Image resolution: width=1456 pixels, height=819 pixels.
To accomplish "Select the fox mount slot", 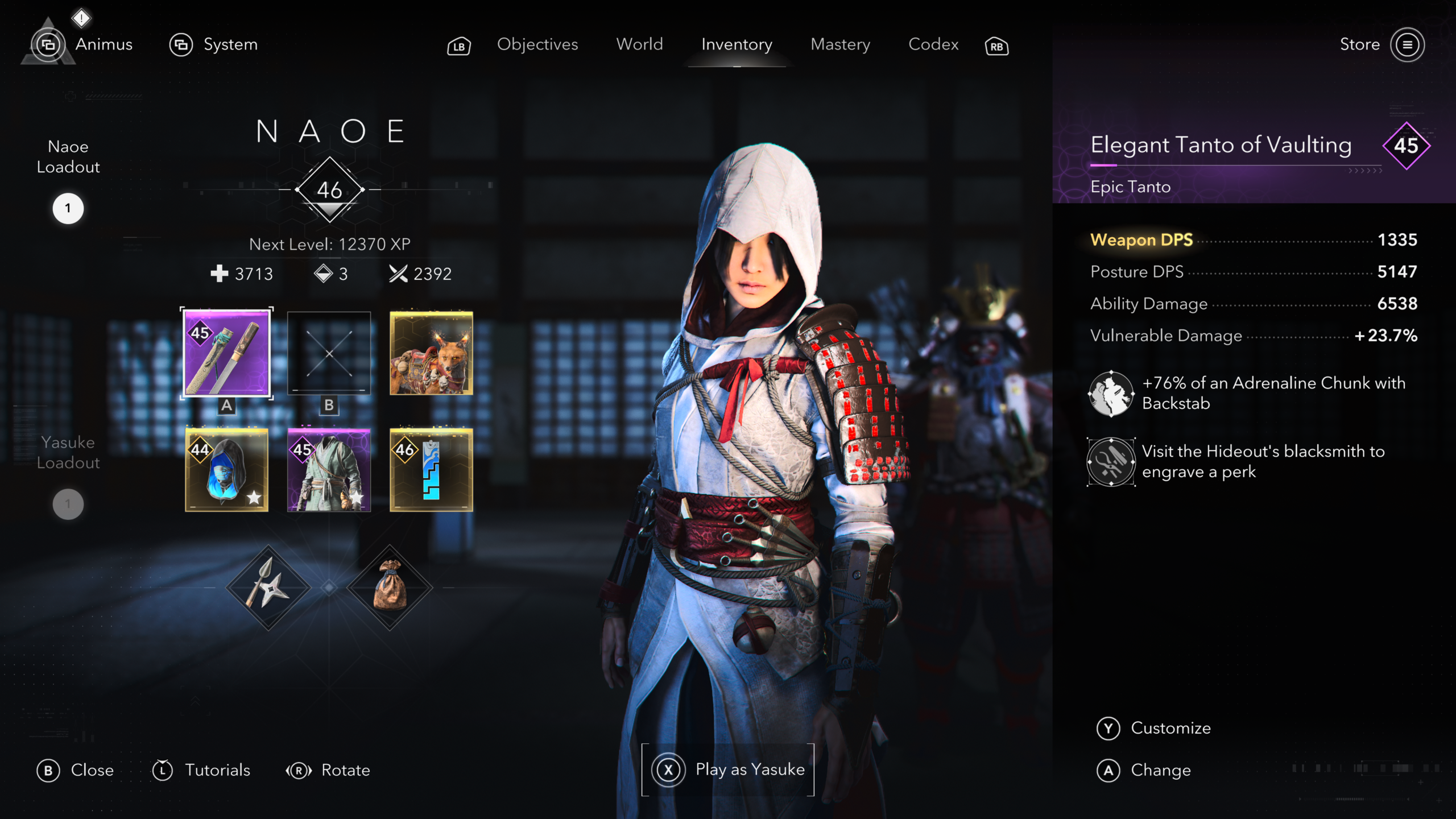I will click(x=431, y=353).
